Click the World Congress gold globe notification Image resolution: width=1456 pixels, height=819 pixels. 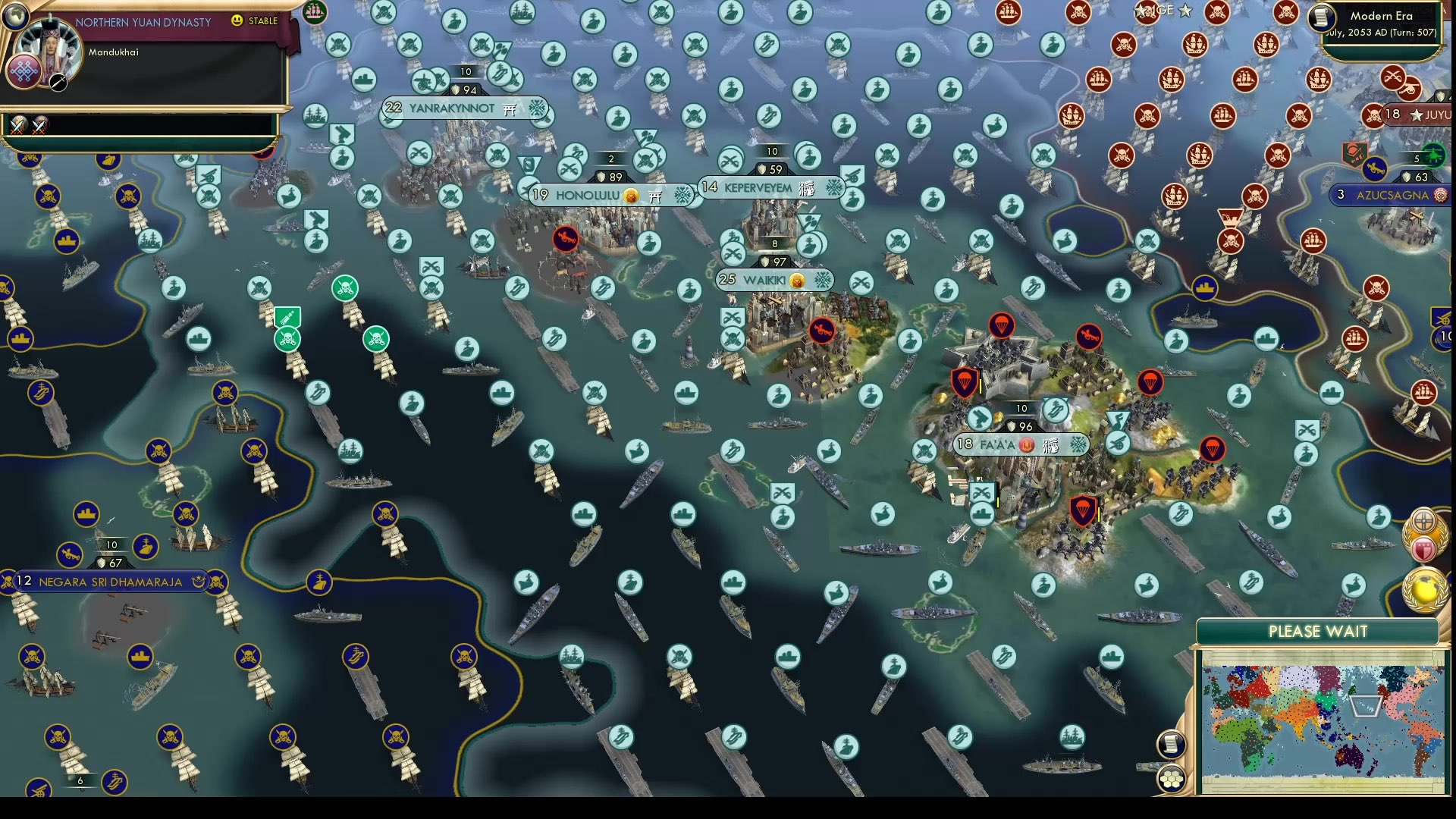1424,585
